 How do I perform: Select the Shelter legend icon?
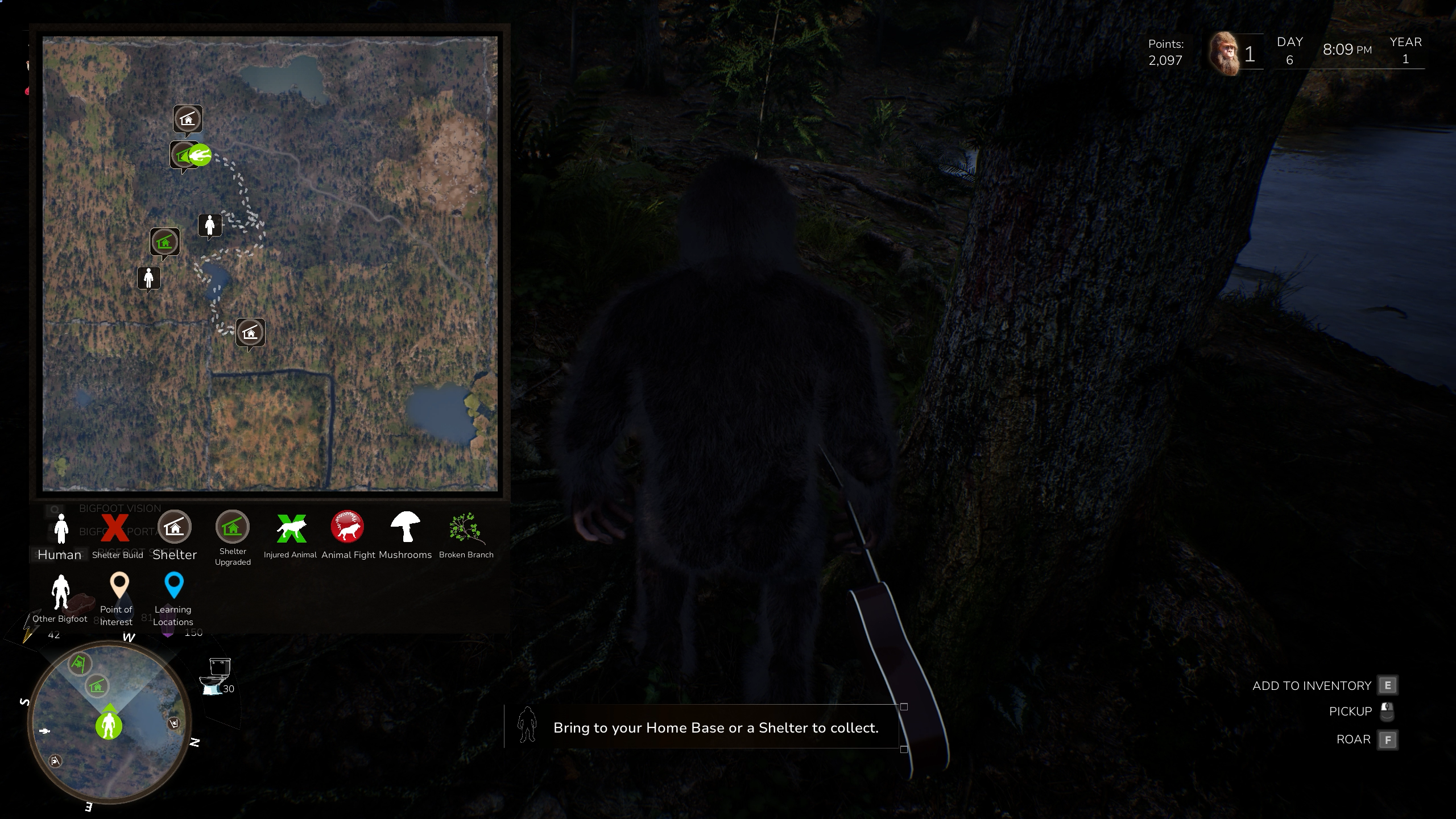174,527
